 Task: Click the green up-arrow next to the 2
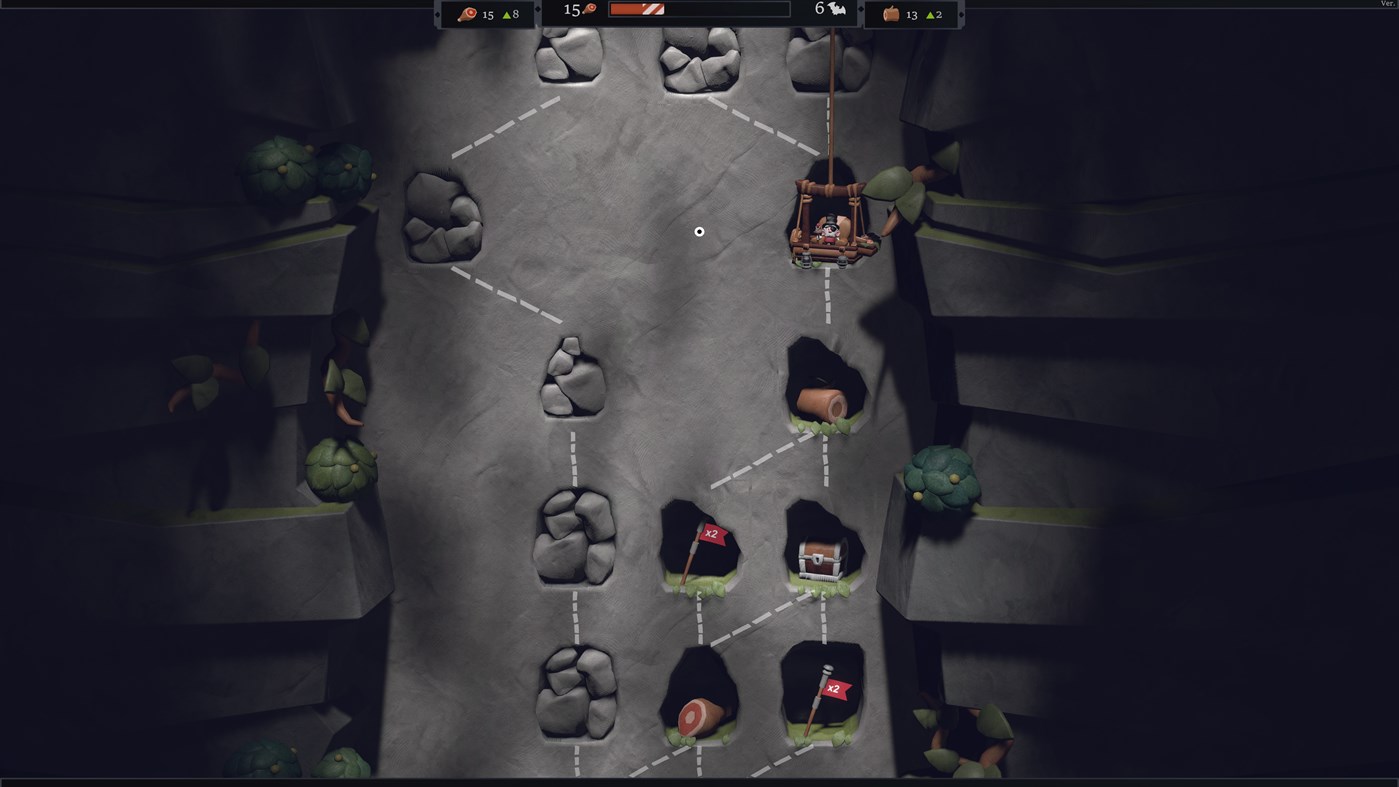[931, 15]
